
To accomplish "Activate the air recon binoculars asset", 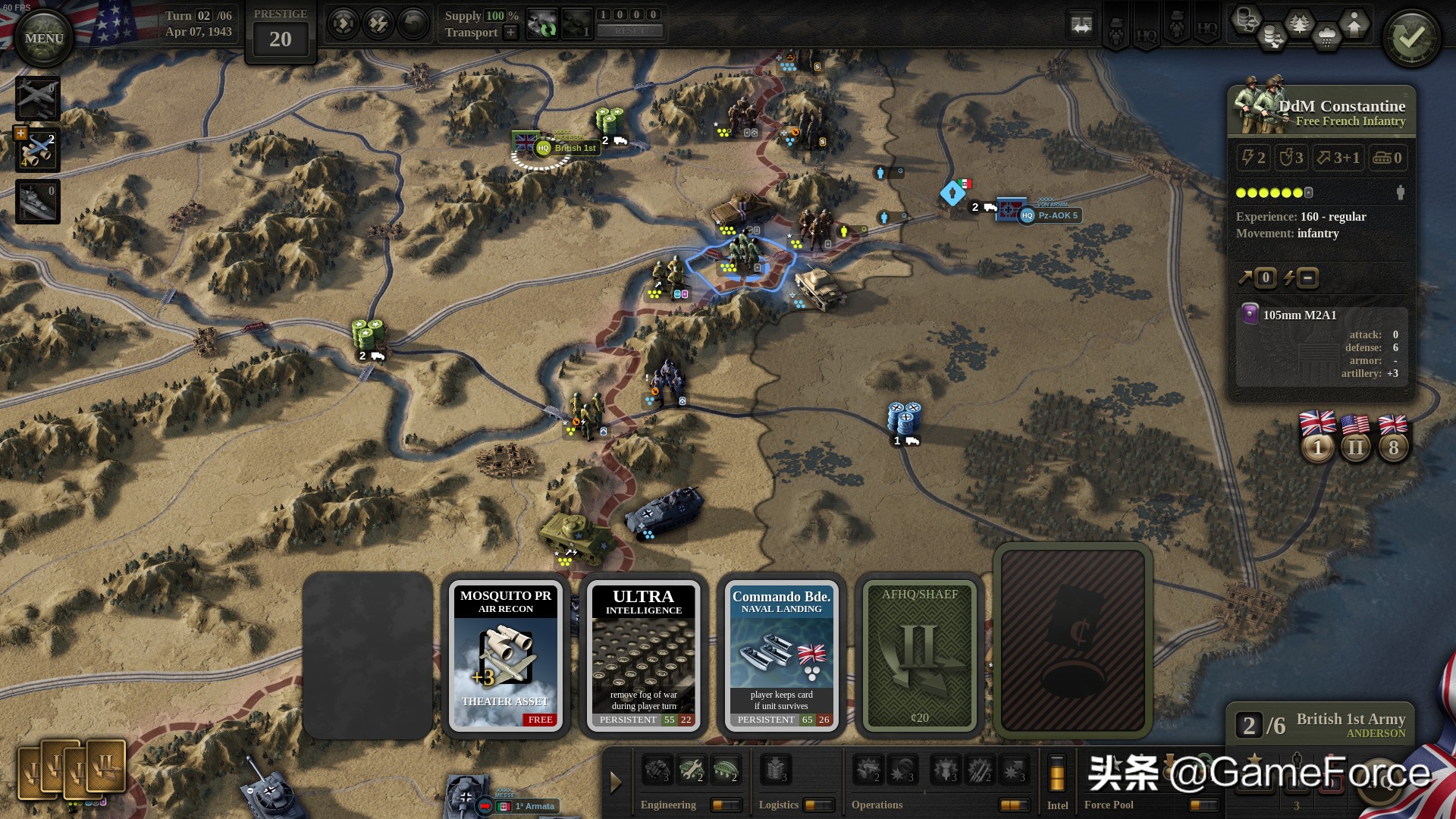I will coord(37,150).
